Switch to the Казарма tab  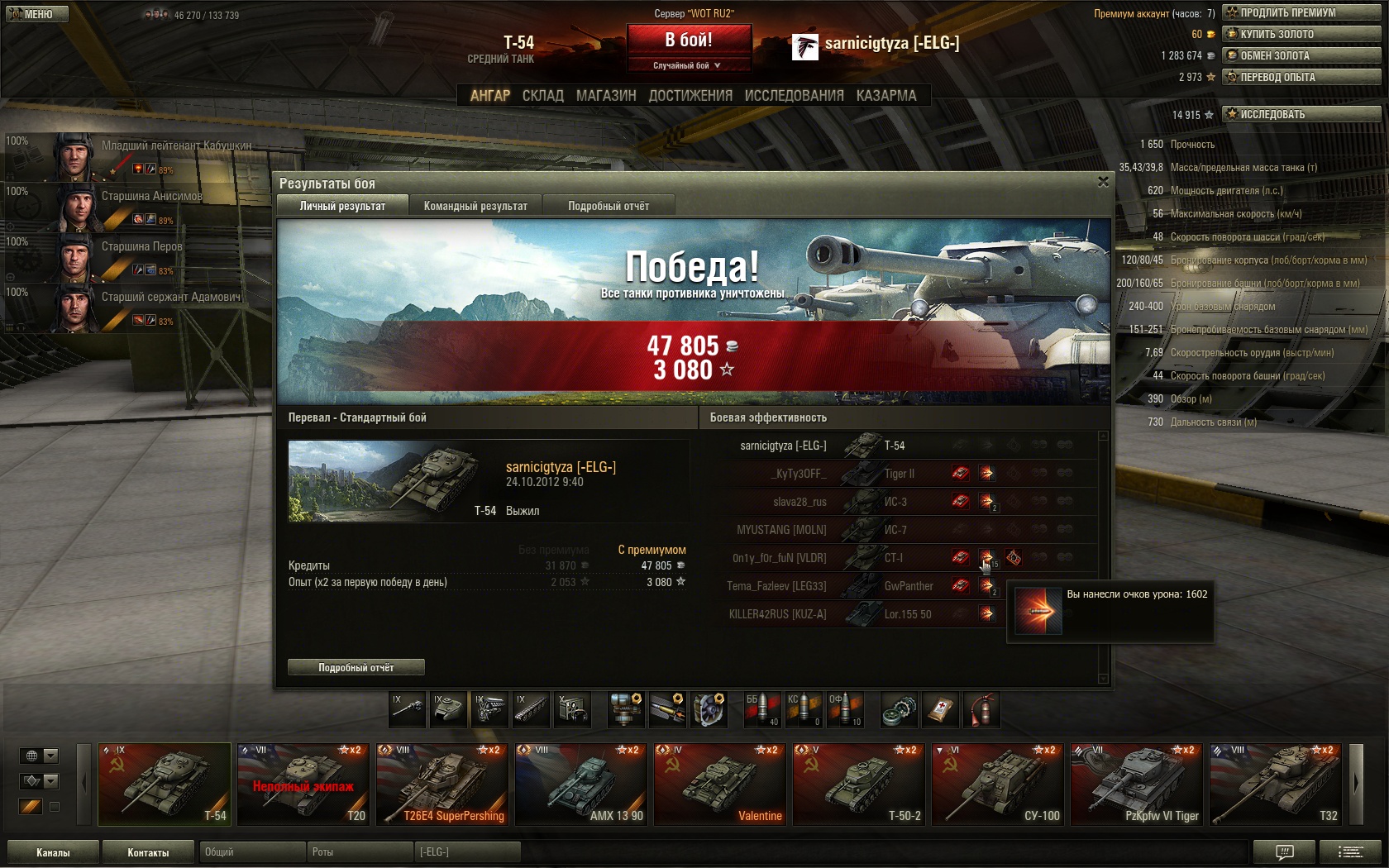tap(886, 96)
